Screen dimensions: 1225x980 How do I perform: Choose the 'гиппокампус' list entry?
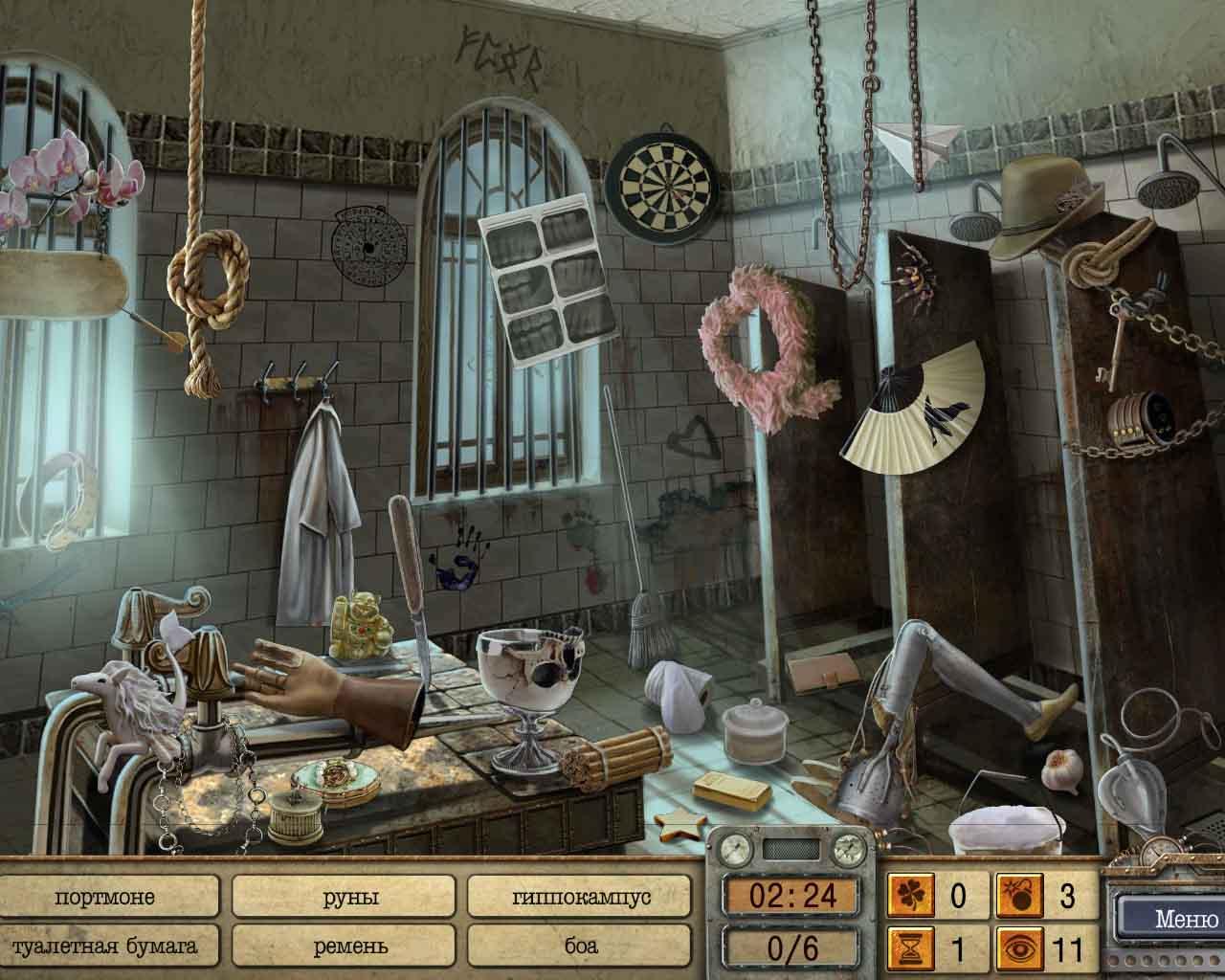(x=581, y=898)
